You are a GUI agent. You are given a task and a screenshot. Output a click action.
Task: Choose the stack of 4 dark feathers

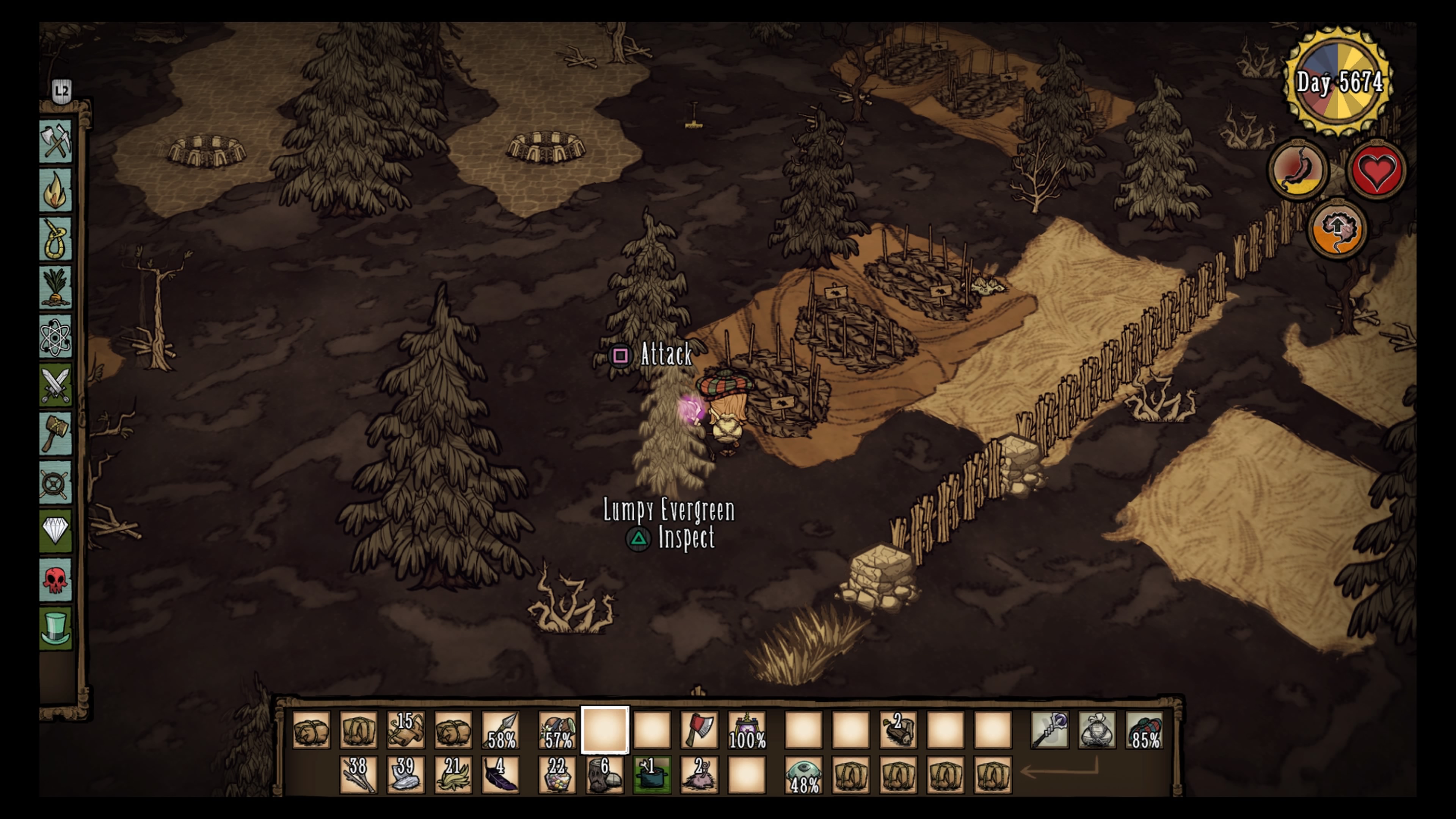[x=501, y=774]
